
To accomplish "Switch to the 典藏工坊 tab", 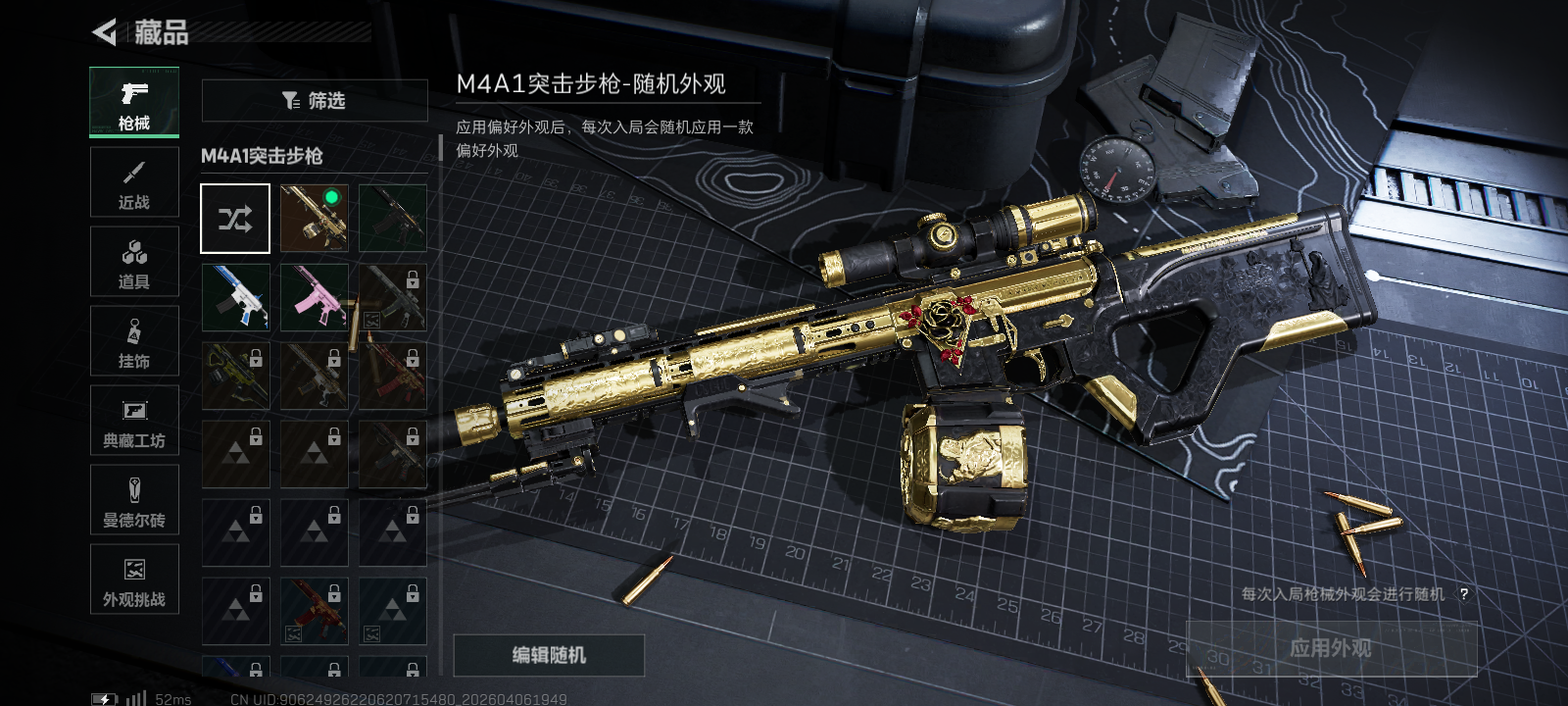I will tap(134, 420).
